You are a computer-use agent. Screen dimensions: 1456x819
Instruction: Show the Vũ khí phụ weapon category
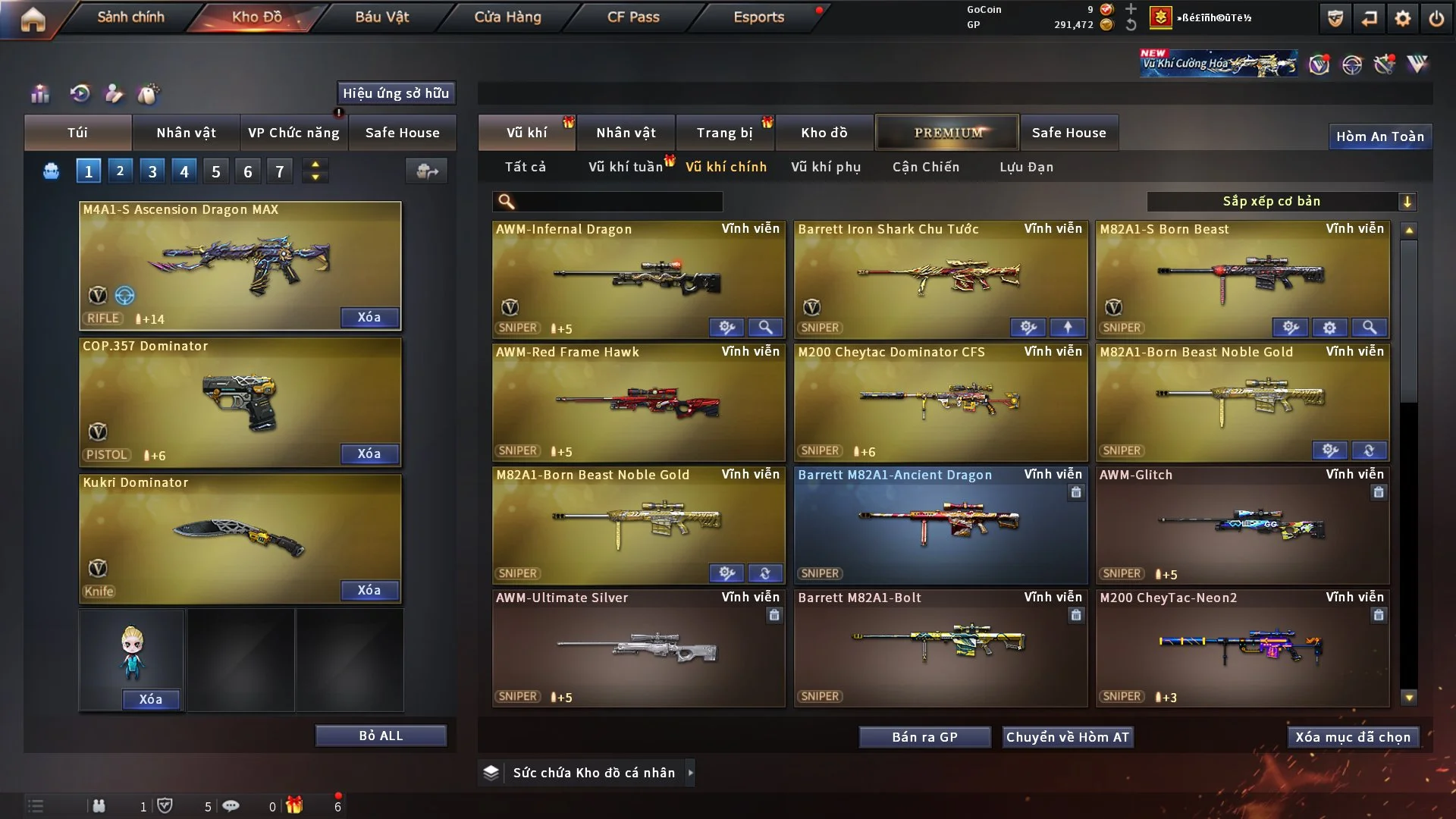pos(826,167)
